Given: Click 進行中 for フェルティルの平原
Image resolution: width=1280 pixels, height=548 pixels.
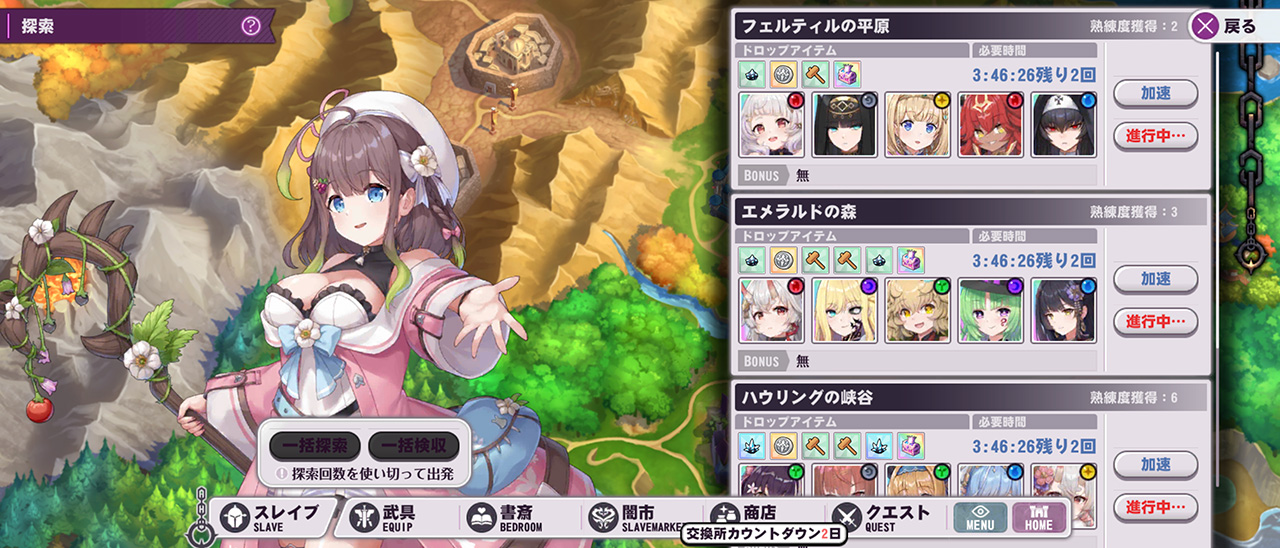Looking at the screenshot, I should [x=1155, y=135].
